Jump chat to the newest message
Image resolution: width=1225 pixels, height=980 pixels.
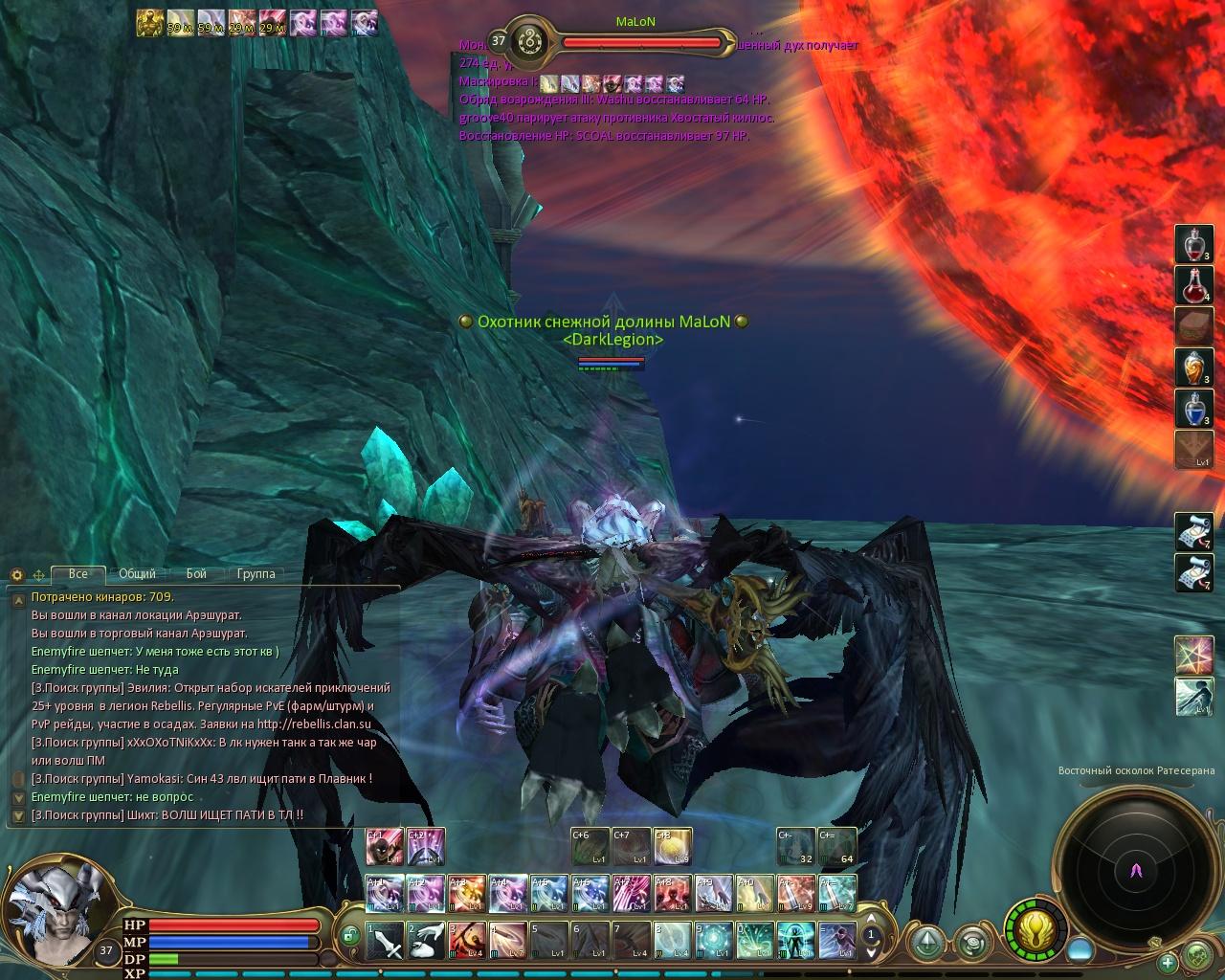click(x=16, y=816)
